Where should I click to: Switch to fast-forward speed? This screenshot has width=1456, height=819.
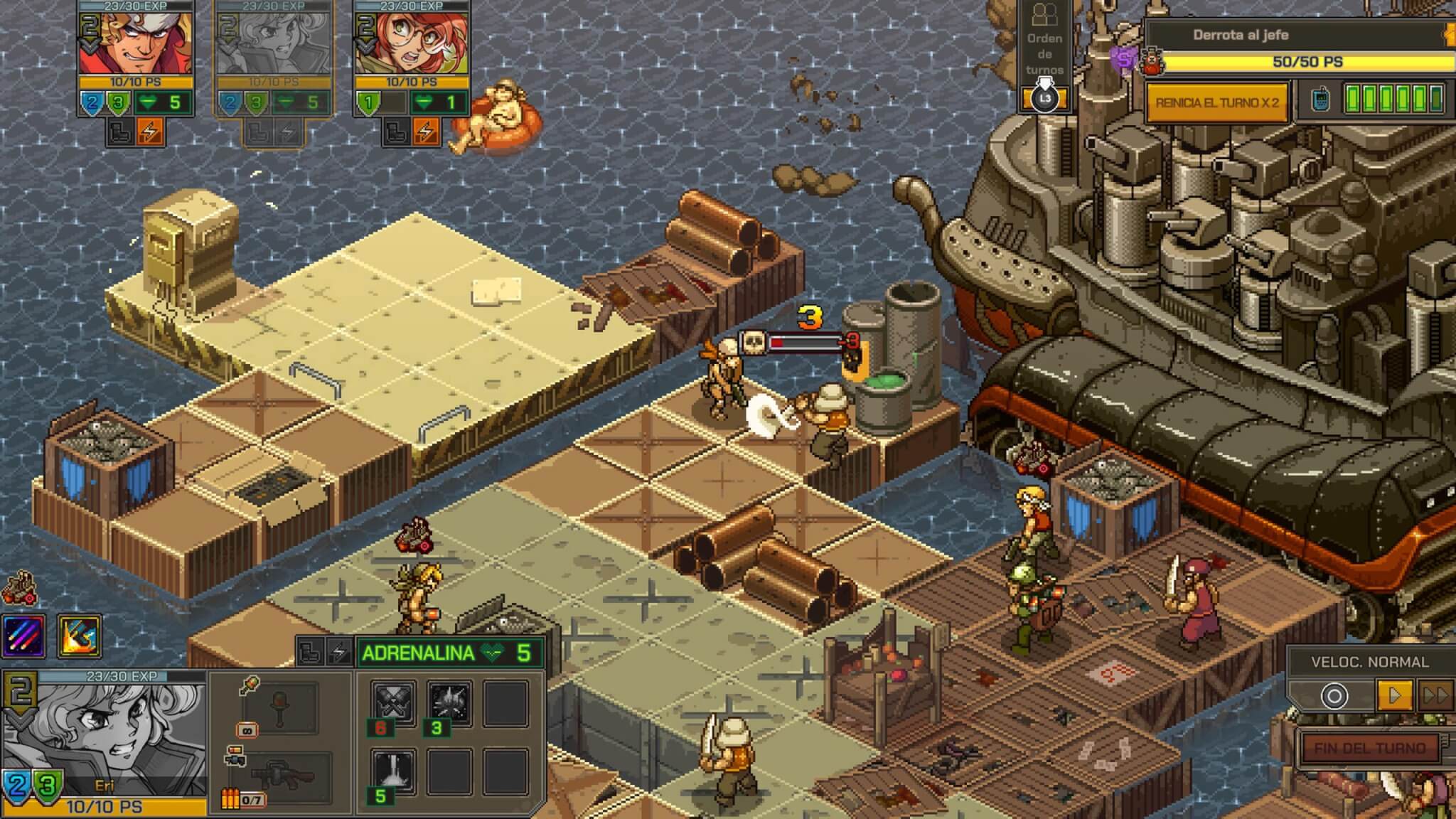[1435, 695]
